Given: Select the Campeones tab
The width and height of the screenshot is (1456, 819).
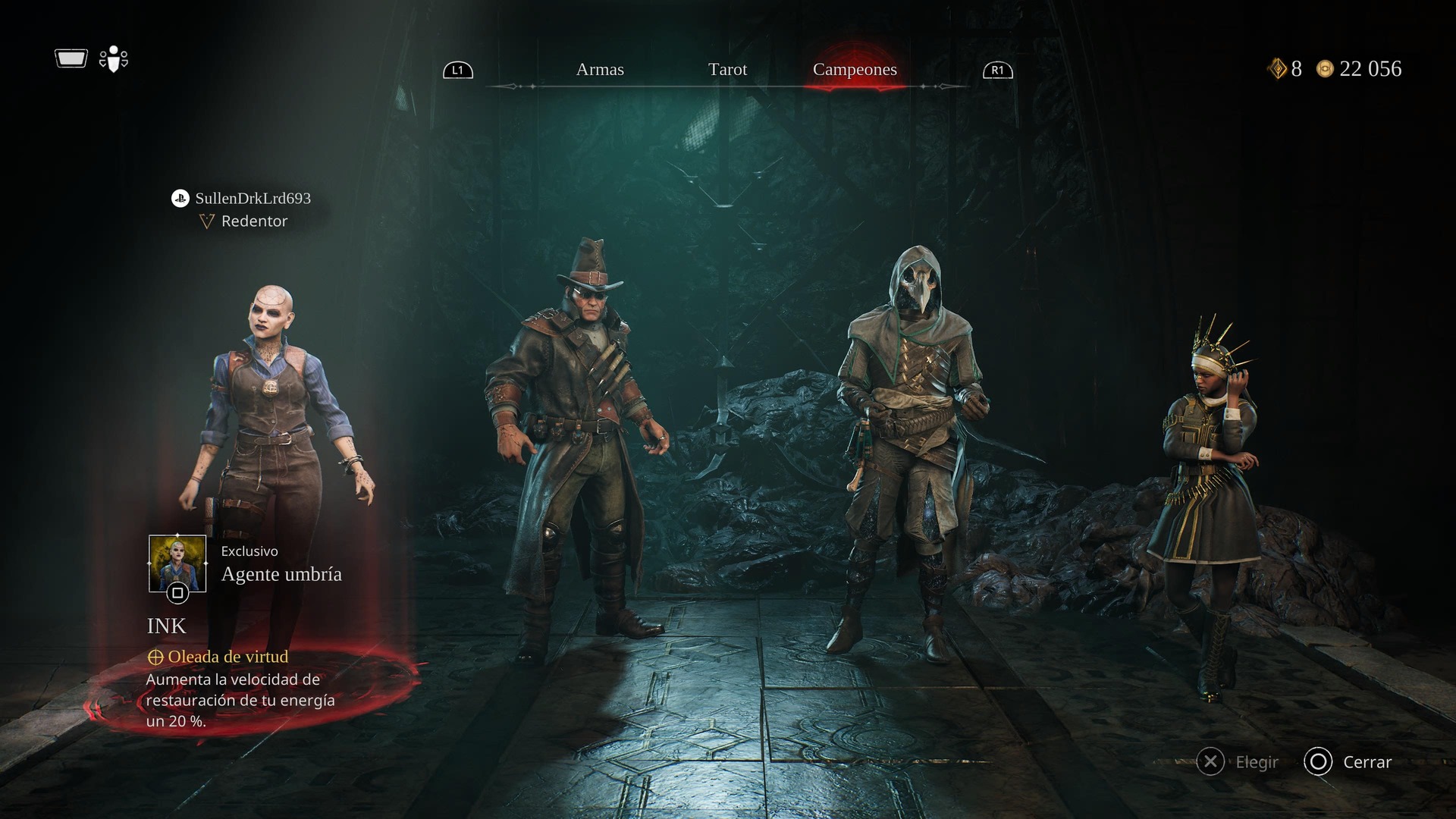Looking at the screenshot, I should pos(855,70).
